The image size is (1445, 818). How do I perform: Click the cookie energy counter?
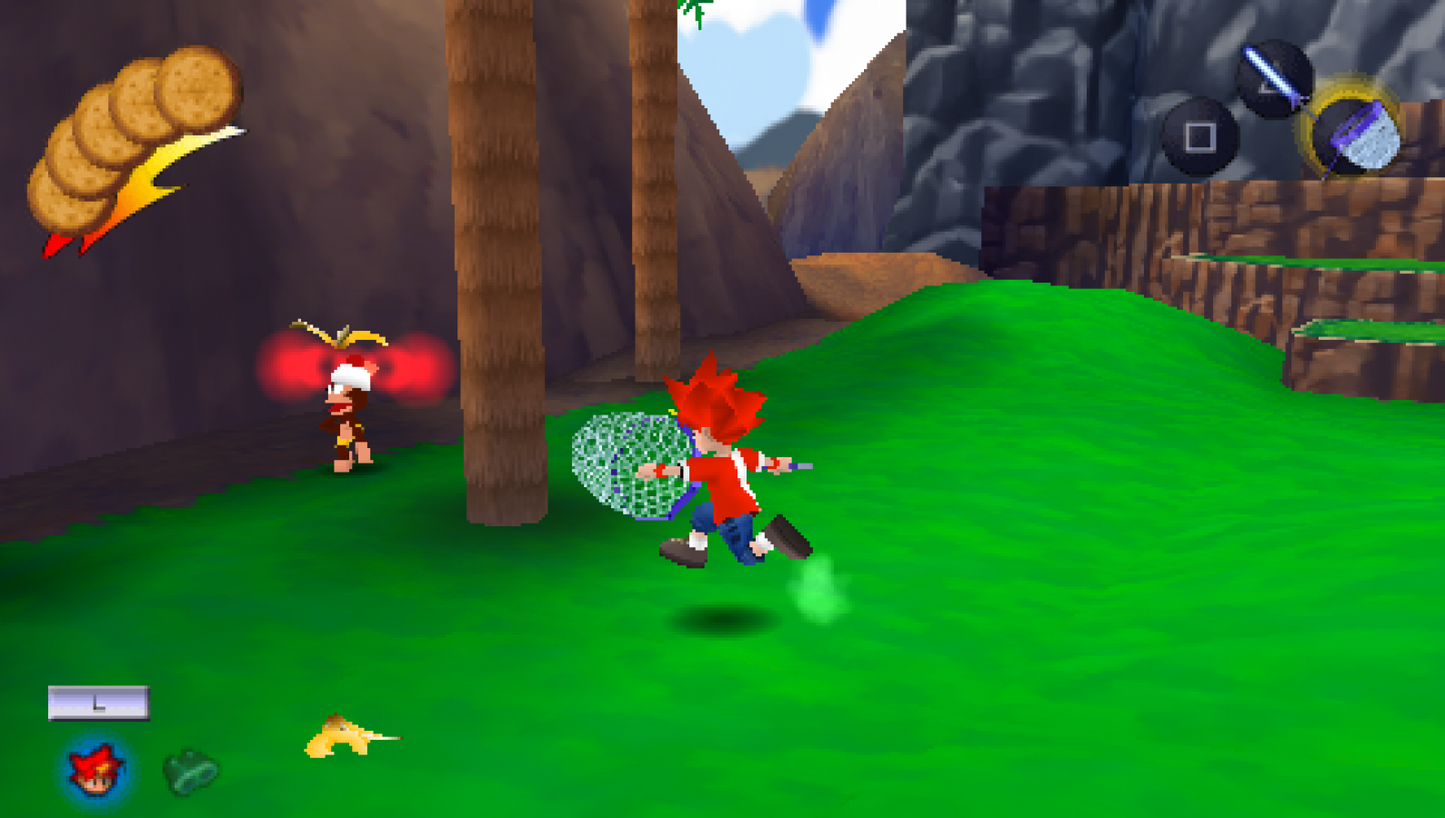pos(135,140)
